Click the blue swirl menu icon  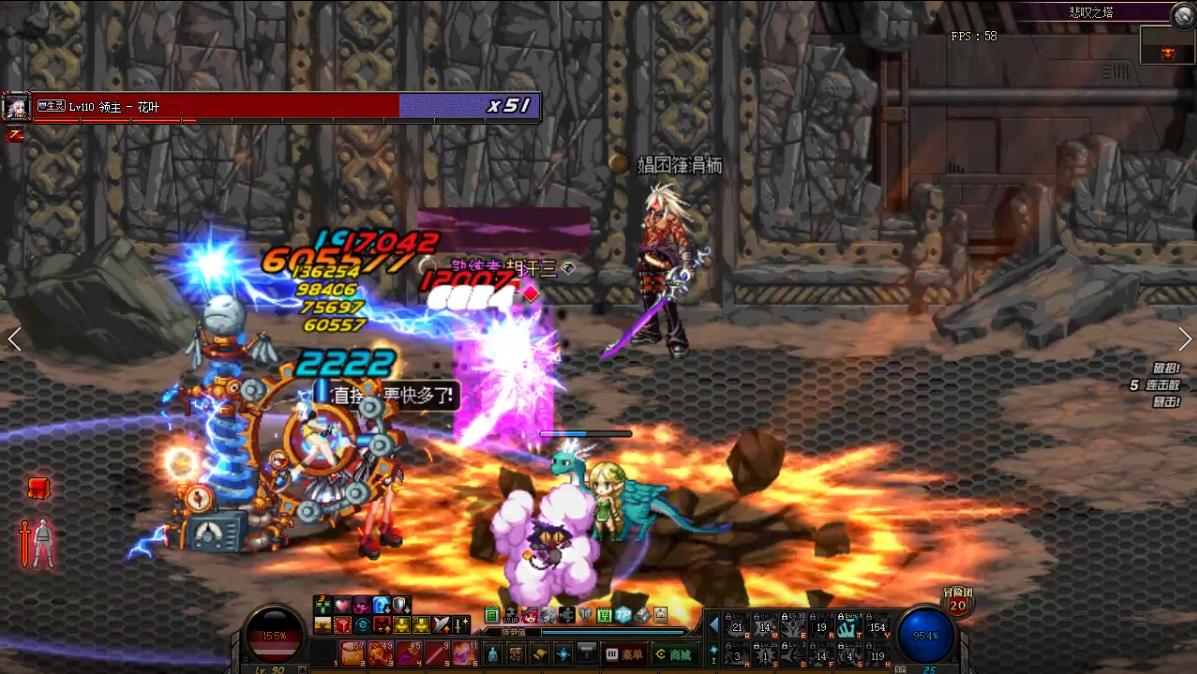click(x=563, y=654)
